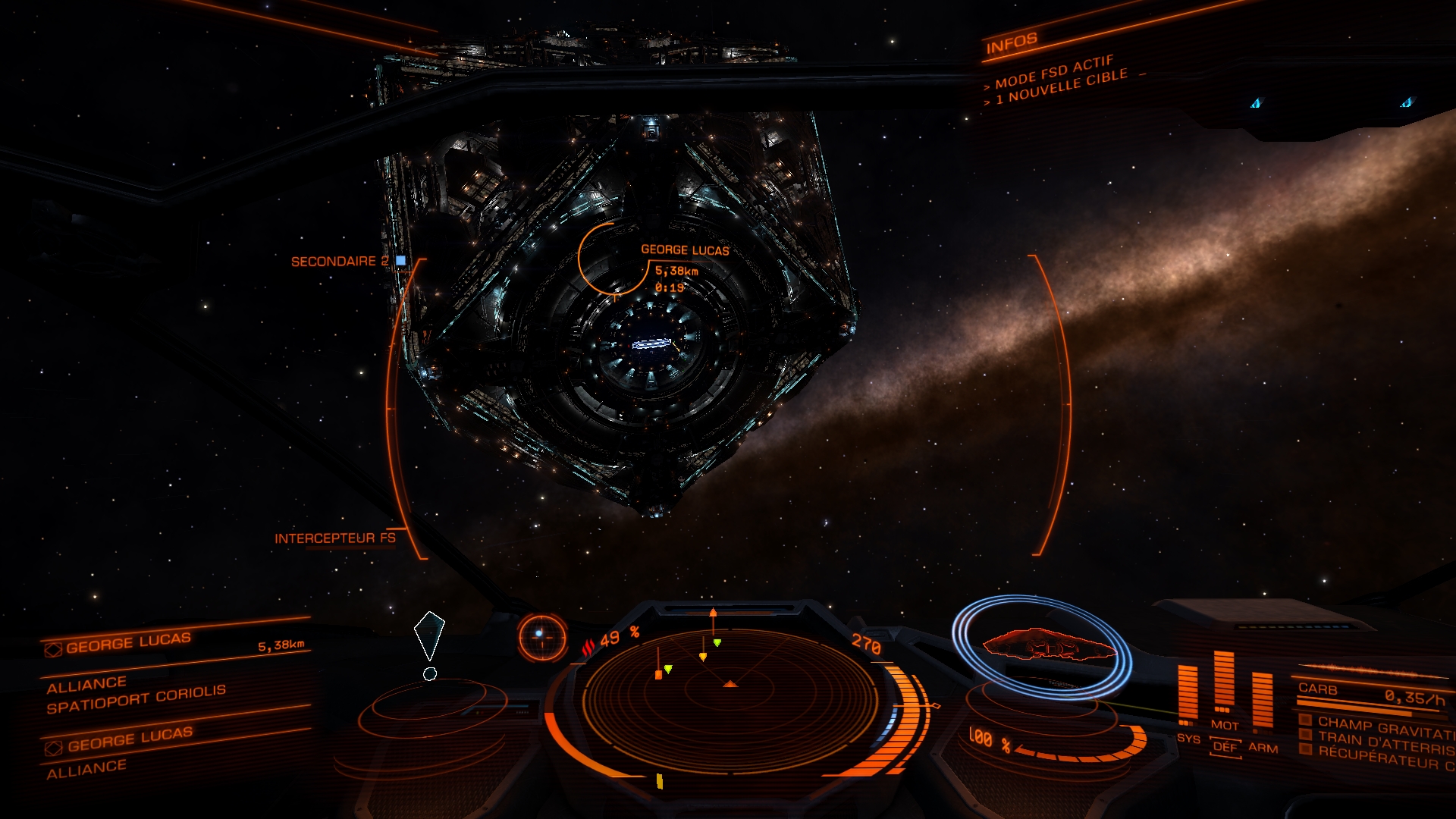Screen dimensions: 1456x819
Task: Select the INTERCEPTEUR FS weapon label
Action: [x=334, y=538]
